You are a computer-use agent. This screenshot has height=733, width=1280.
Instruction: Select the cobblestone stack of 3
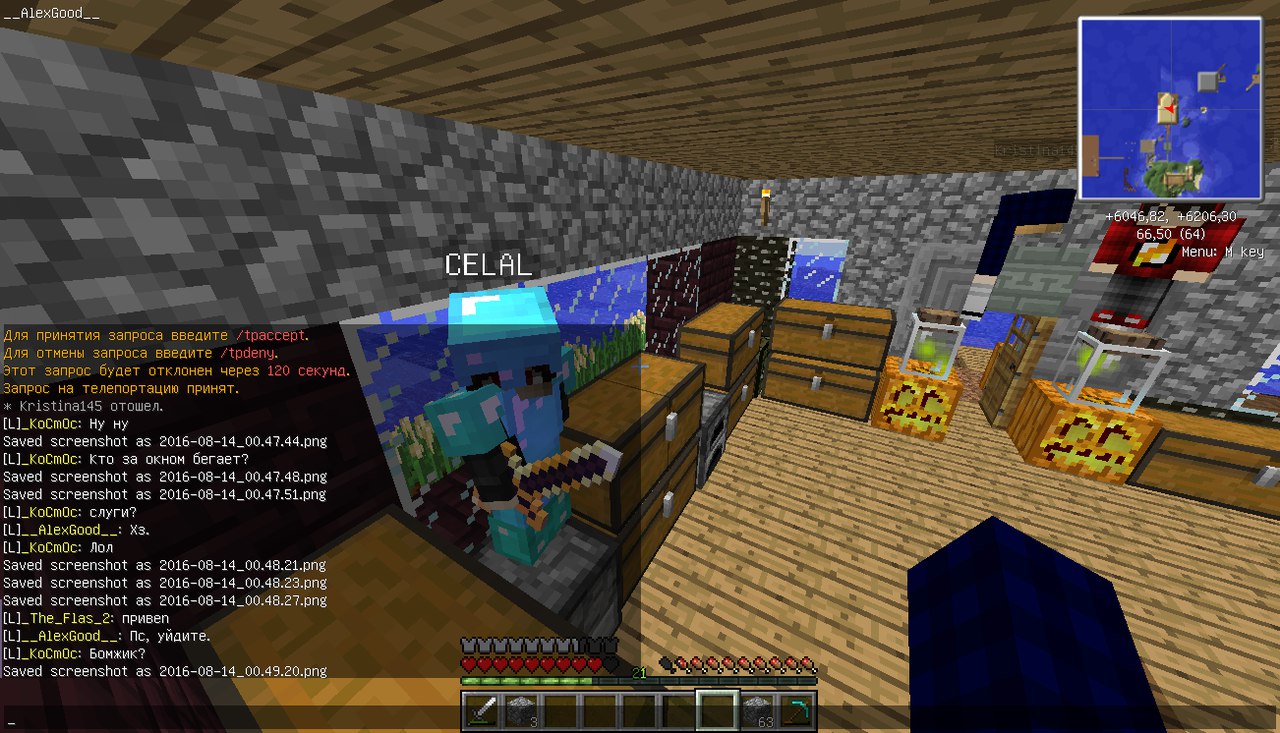click(x=521, y=710)
